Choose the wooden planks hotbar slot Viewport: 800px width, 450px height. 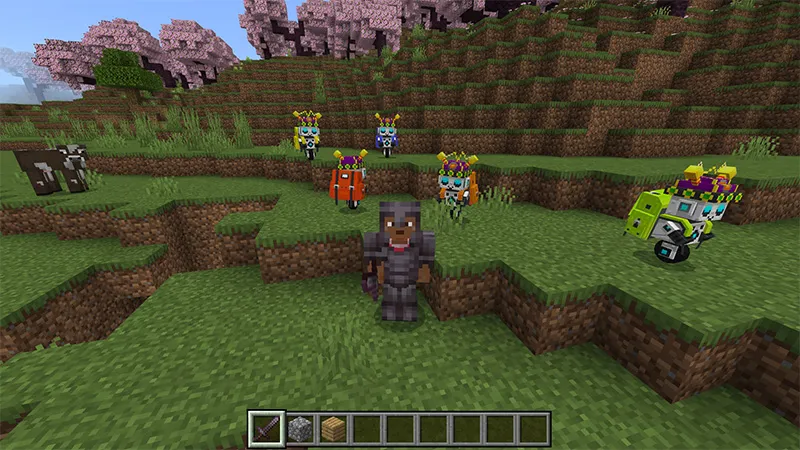click(x=333, y=429)
